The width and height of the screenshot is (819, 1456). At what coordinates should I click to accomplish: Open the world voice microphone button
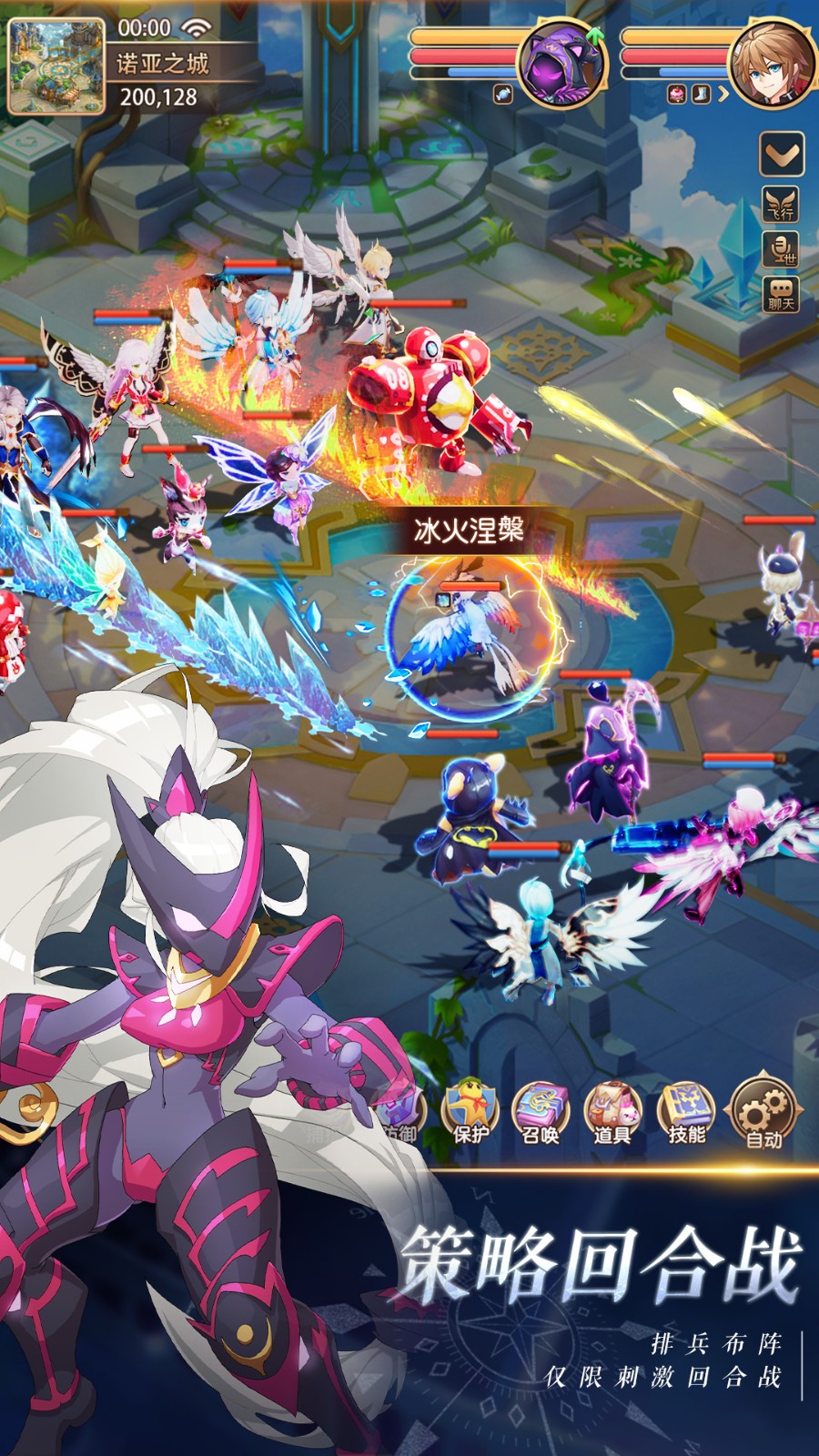click(x=781, y=248)
